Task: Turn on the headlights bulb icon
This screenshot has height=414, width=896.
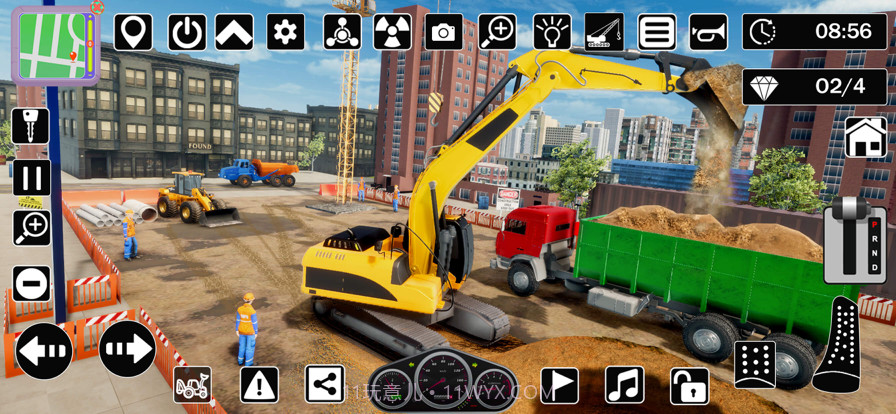Action: [x=552, y=32]
